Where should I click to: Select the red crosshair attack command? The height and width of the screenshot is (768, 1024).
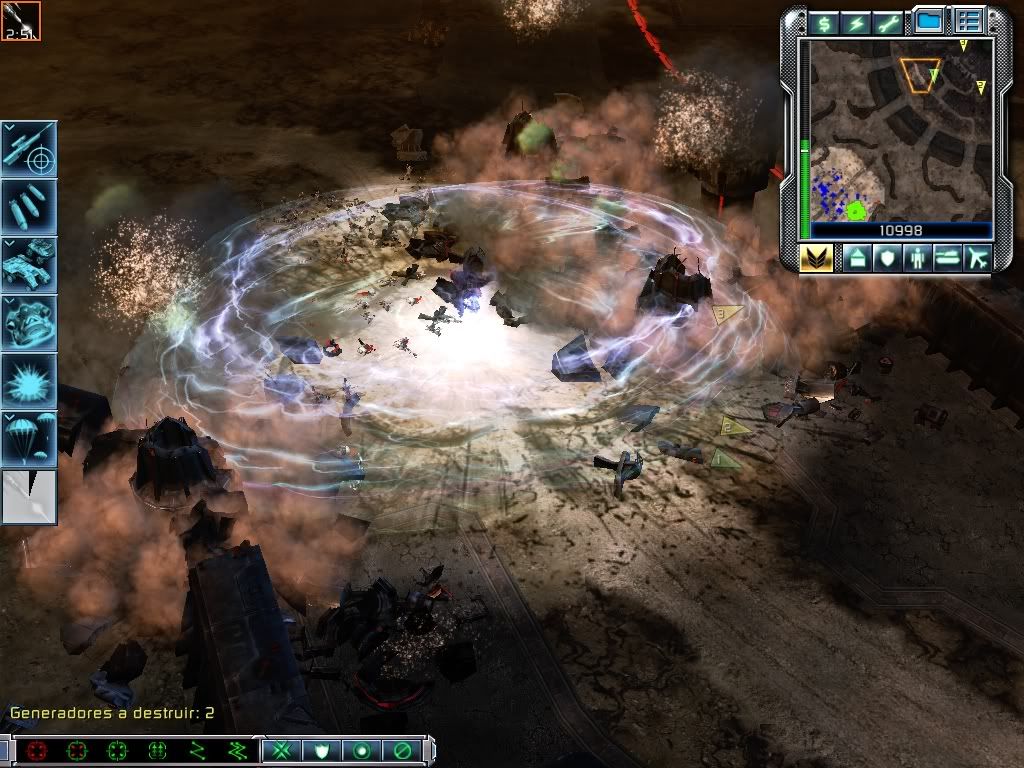37,750
